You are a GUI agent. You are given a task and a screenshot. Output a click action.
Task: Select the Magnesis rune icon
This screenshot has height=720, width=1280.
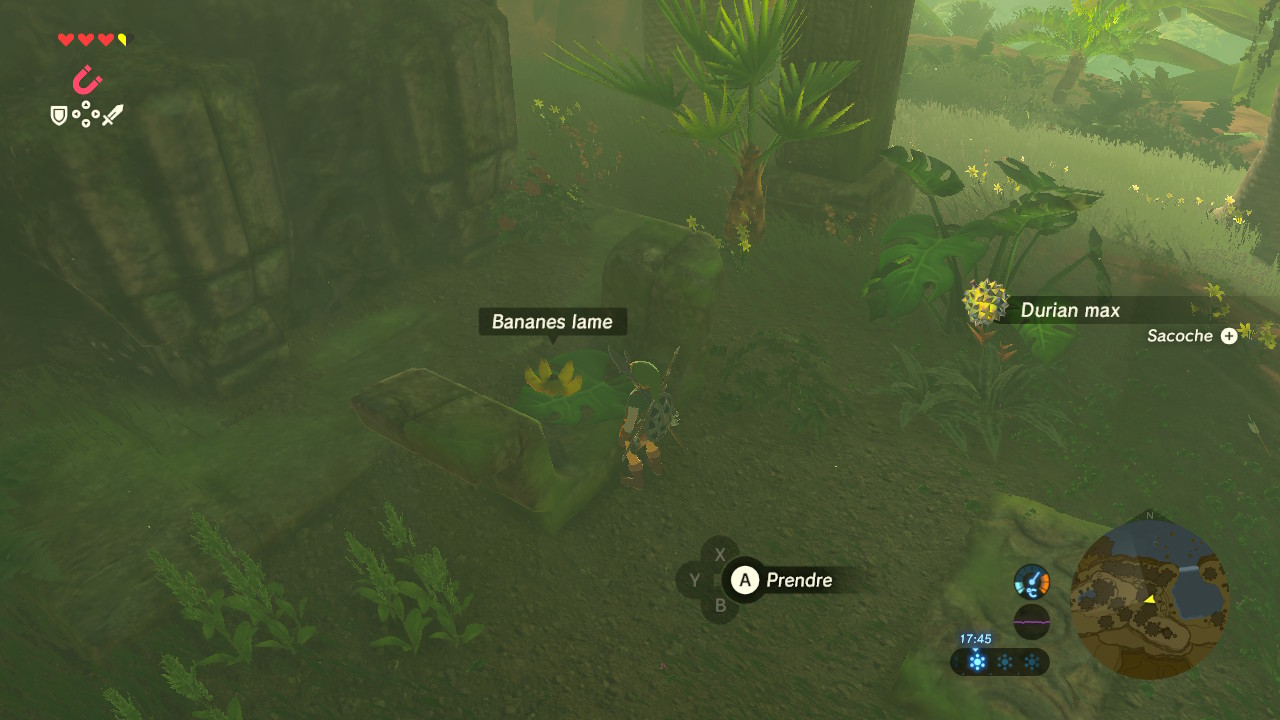click(88, 80)
